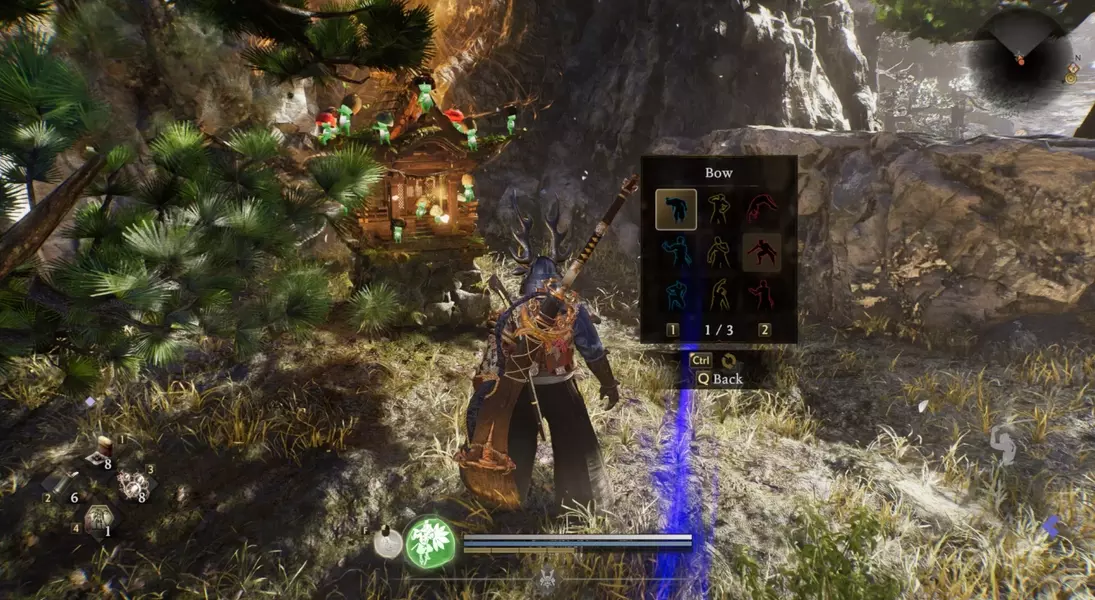Select the blue waving gesture
Image resolution: width=1095 pixels, height=600 pixels.
point(676,251)
